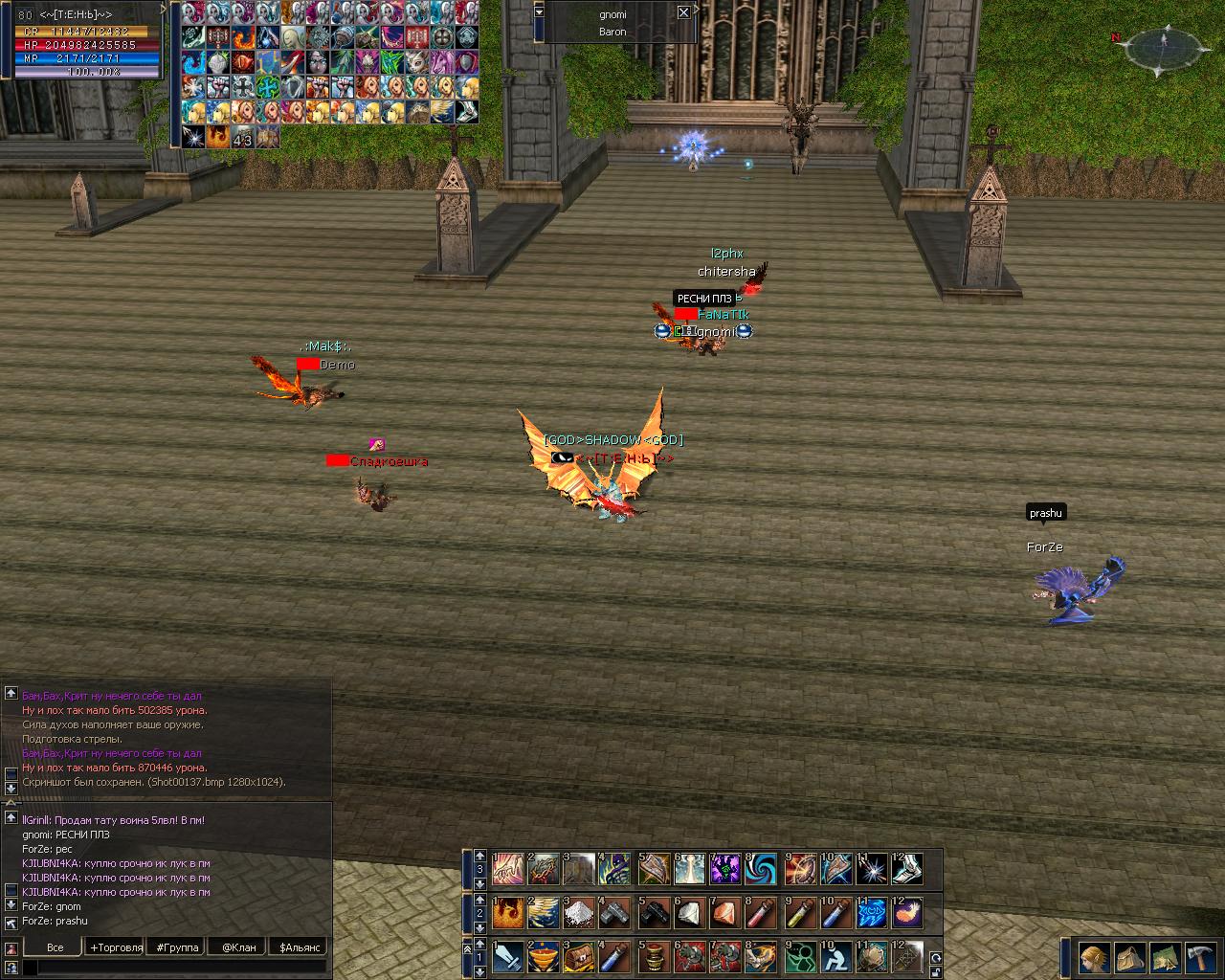Viewport: 1225px width, 980px height.
Task: Select the Все chat tab
Action: click(56, 947)
